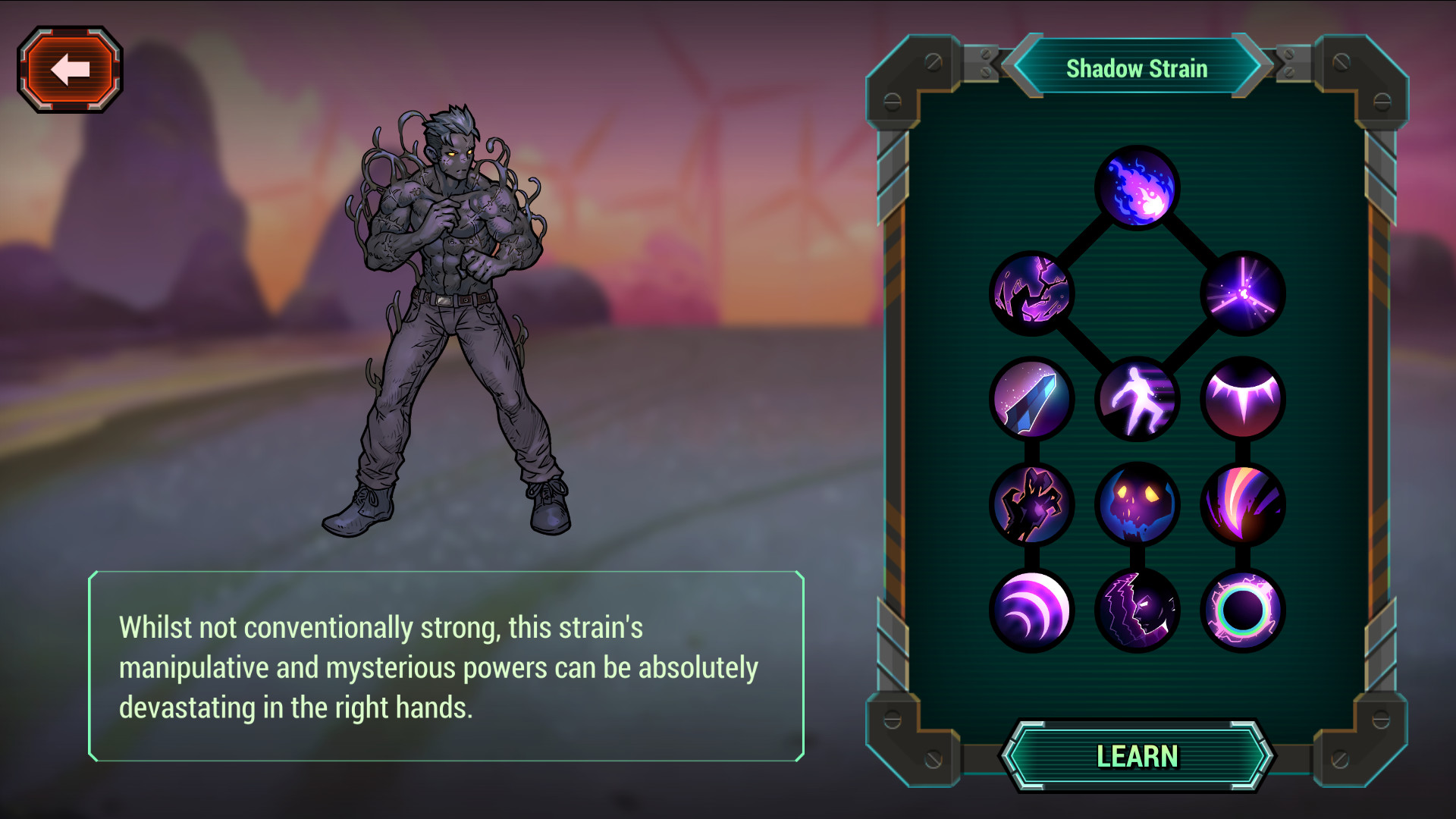1456x819 pixels.
Task: Pick the glowing-eyed skull skill
Action: coord(1137,504)
